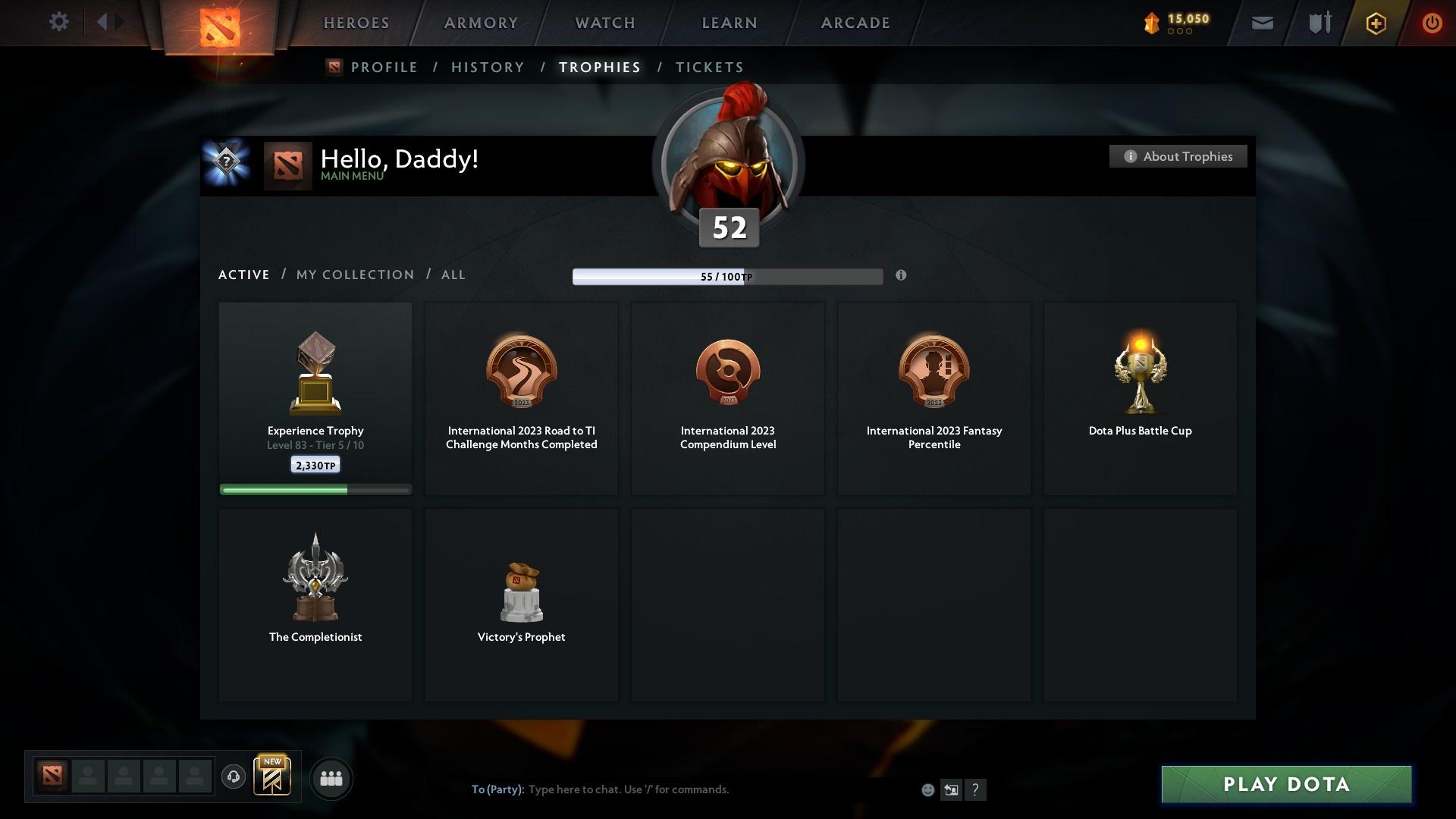Viewport: 1456px width, 819px height.
Task: Select the ACTIVE trophies filter
Action: (x=243, y=275)
